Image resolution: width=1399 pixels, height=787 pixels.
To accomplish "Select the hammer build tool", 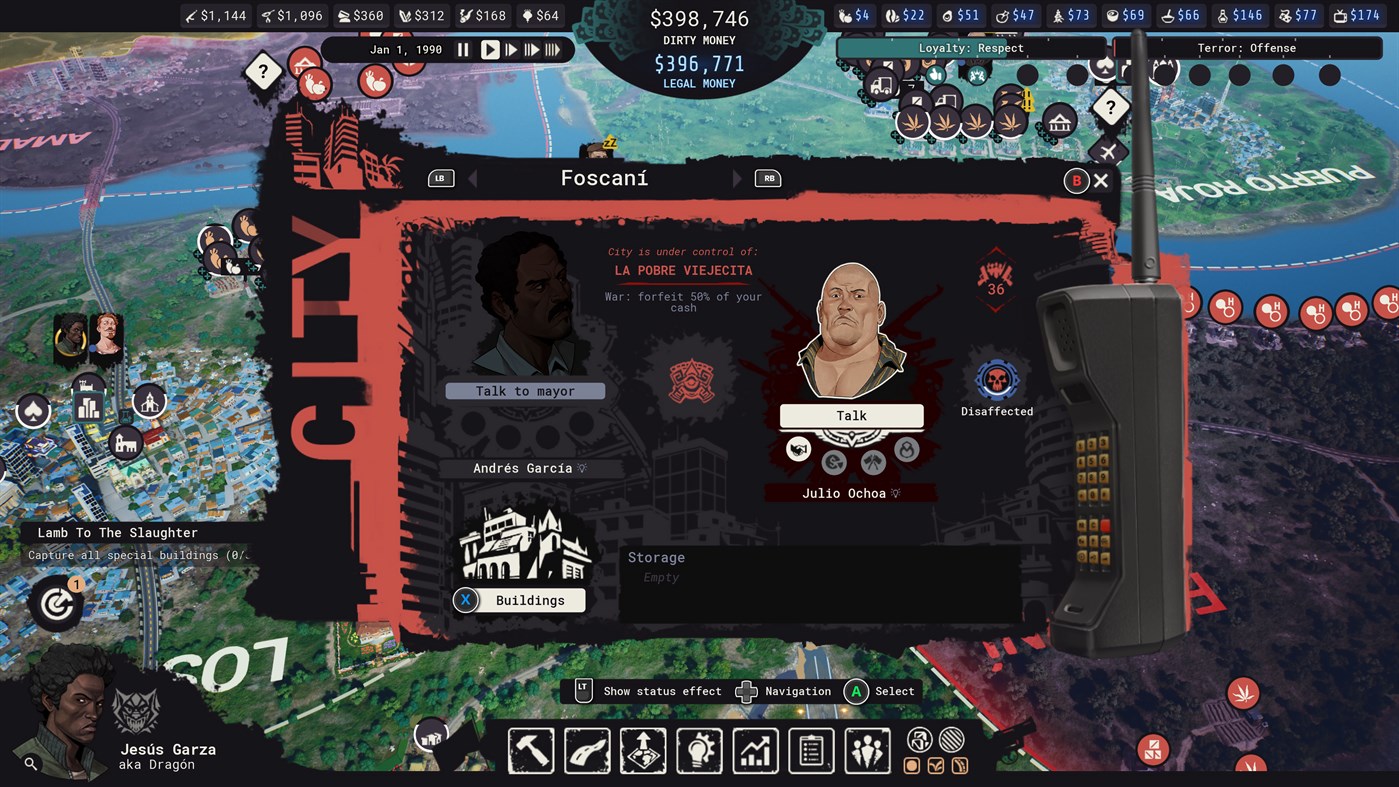I will point(531,750).
